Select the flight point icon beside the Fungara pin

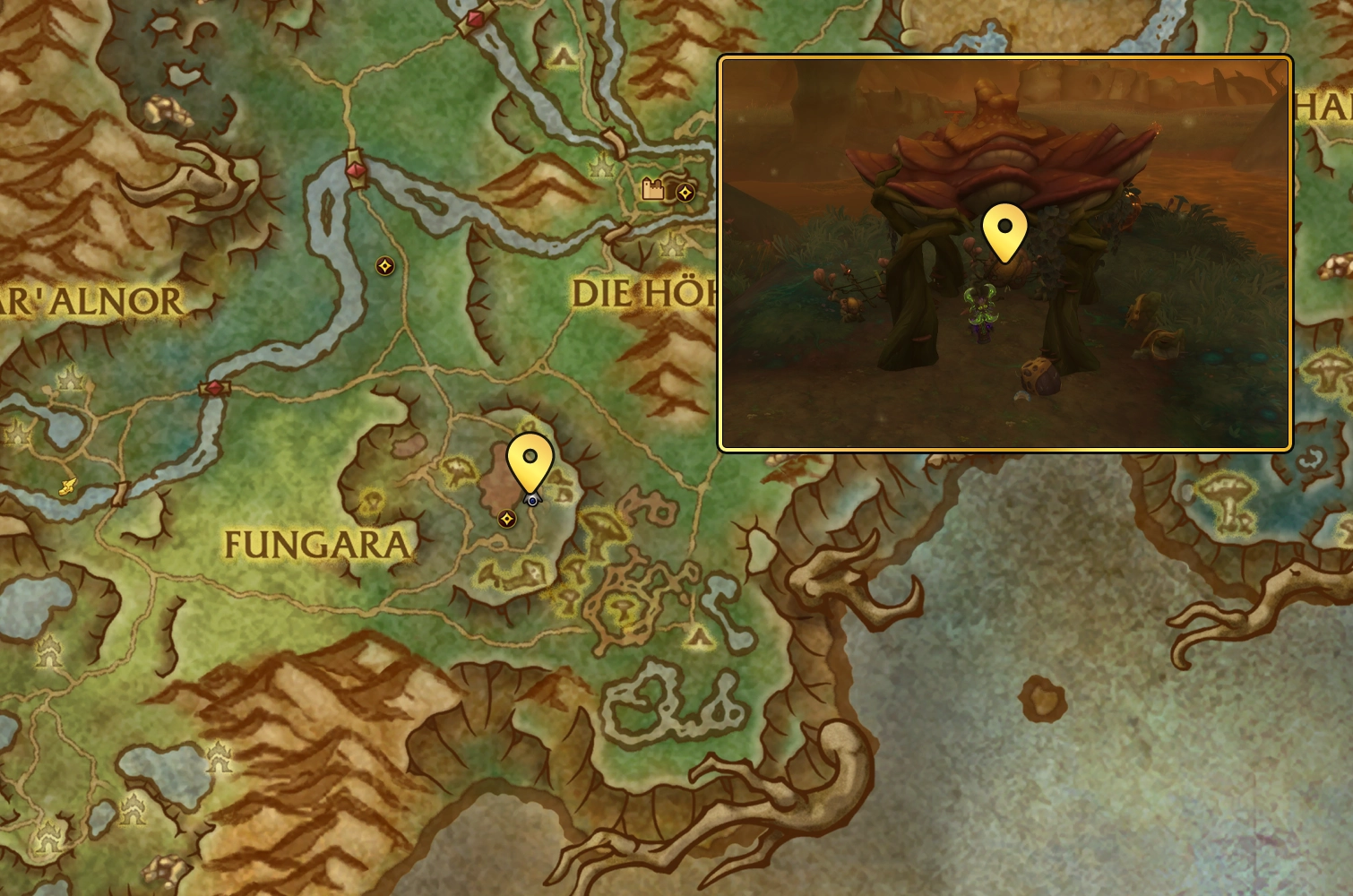pos(506,518)
